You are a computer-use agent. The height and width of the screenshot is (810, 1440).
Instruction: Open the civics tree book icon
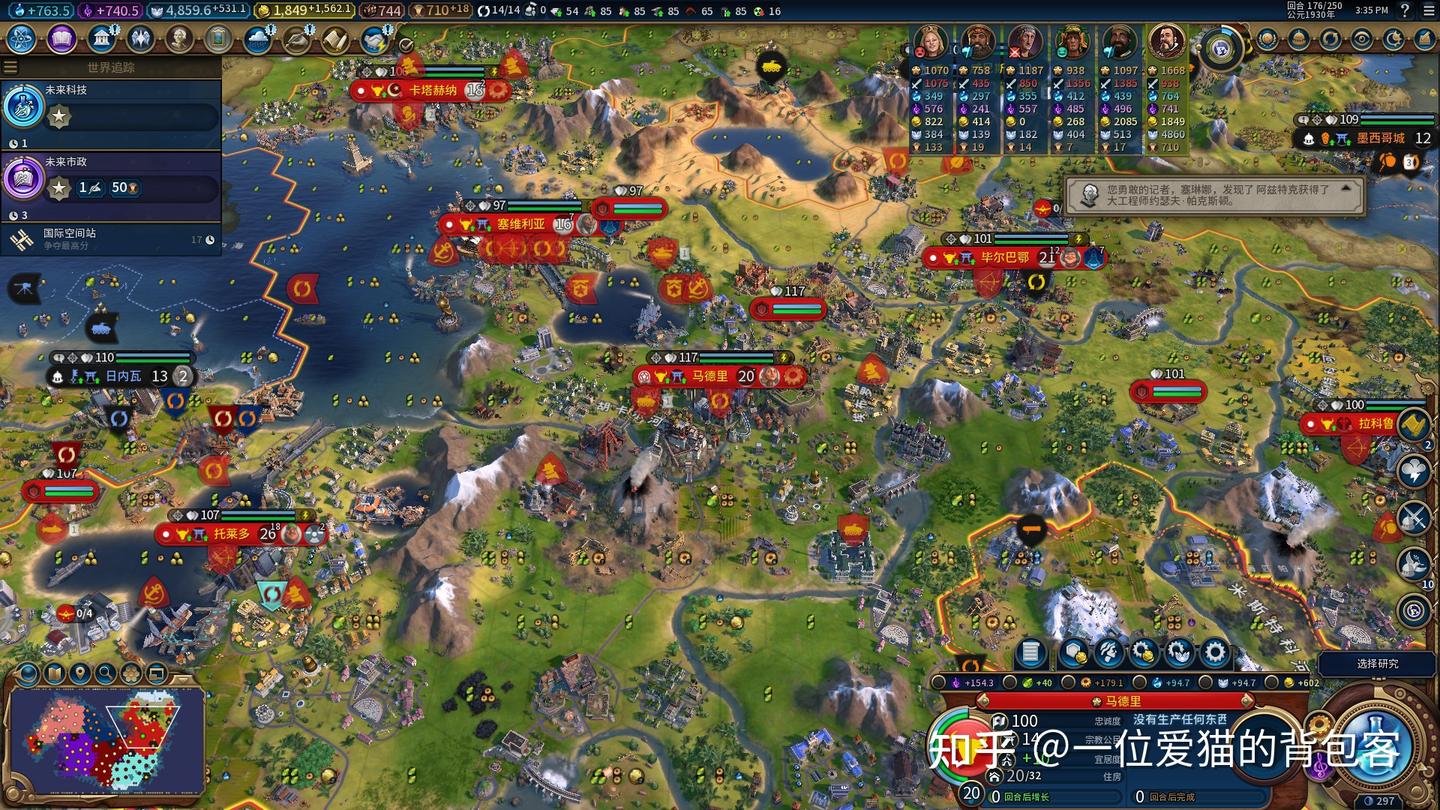click(x=61, y=39)
